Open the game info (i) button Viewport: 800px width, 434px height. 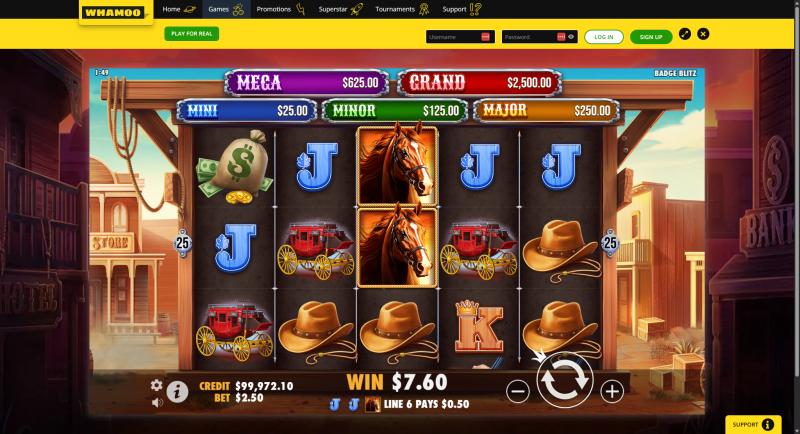tap(178, 391)
